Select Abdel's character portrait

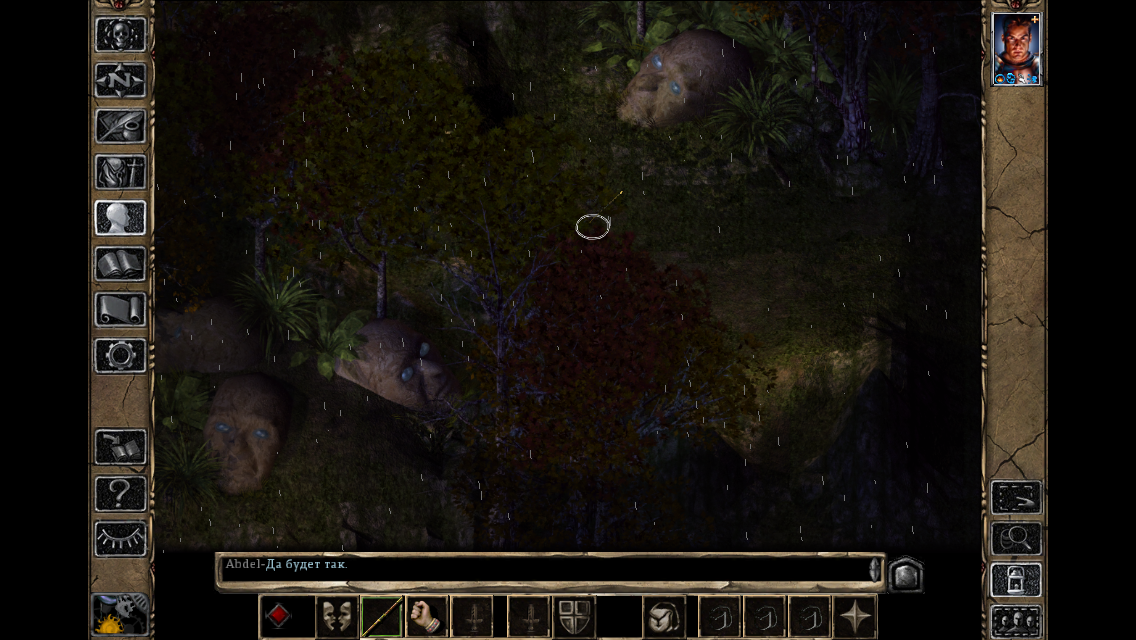(x=1016, y=49)
